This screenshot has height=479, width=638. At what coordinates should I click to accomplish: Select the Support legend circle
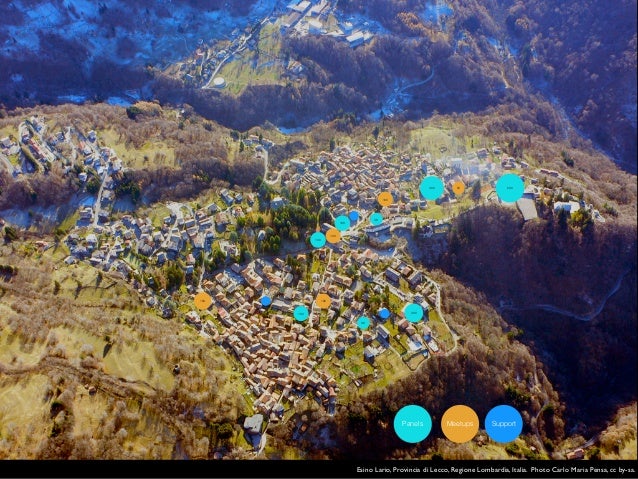click(503, 424)
